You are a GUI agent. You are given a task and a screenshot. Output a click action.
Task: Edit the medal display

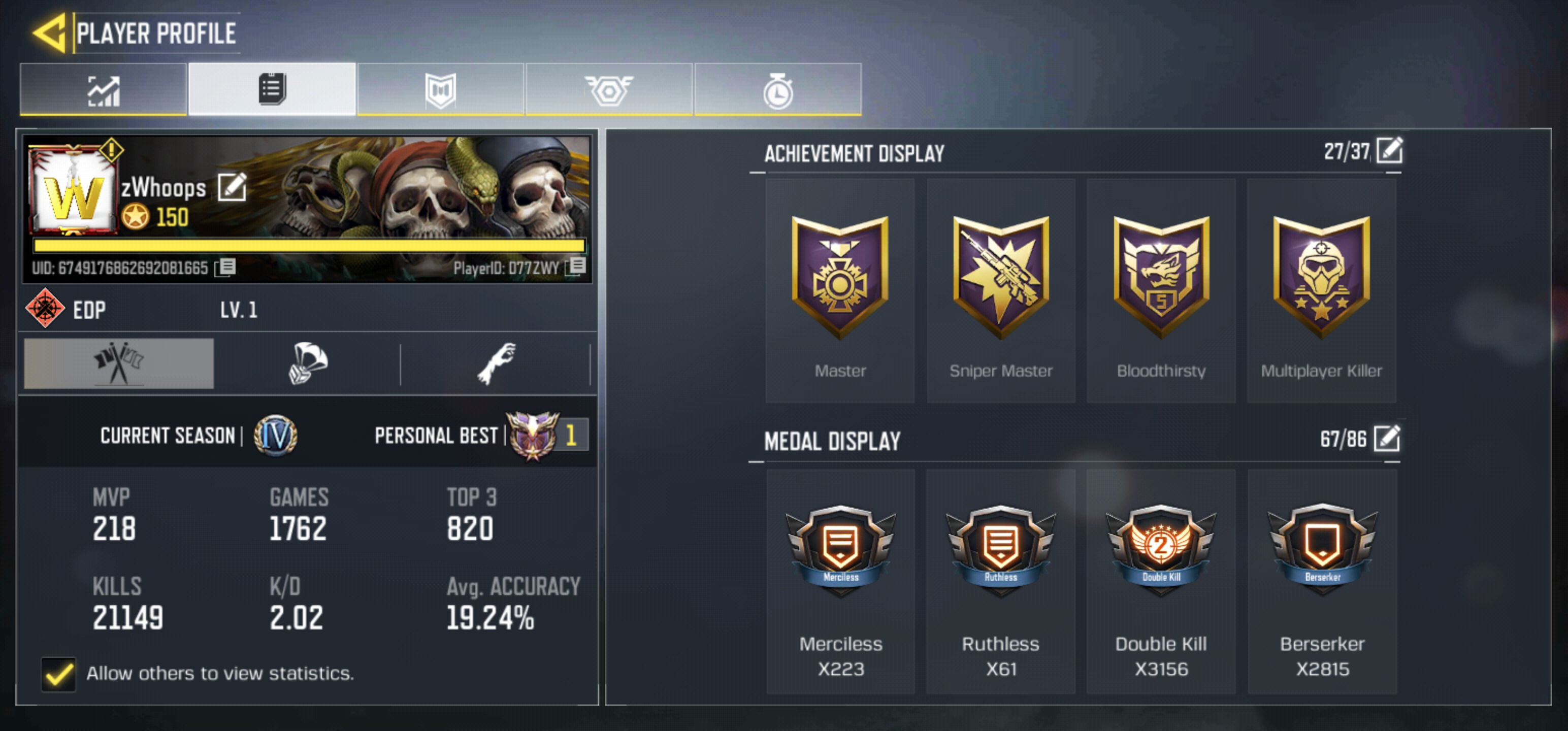(1387, 438)
